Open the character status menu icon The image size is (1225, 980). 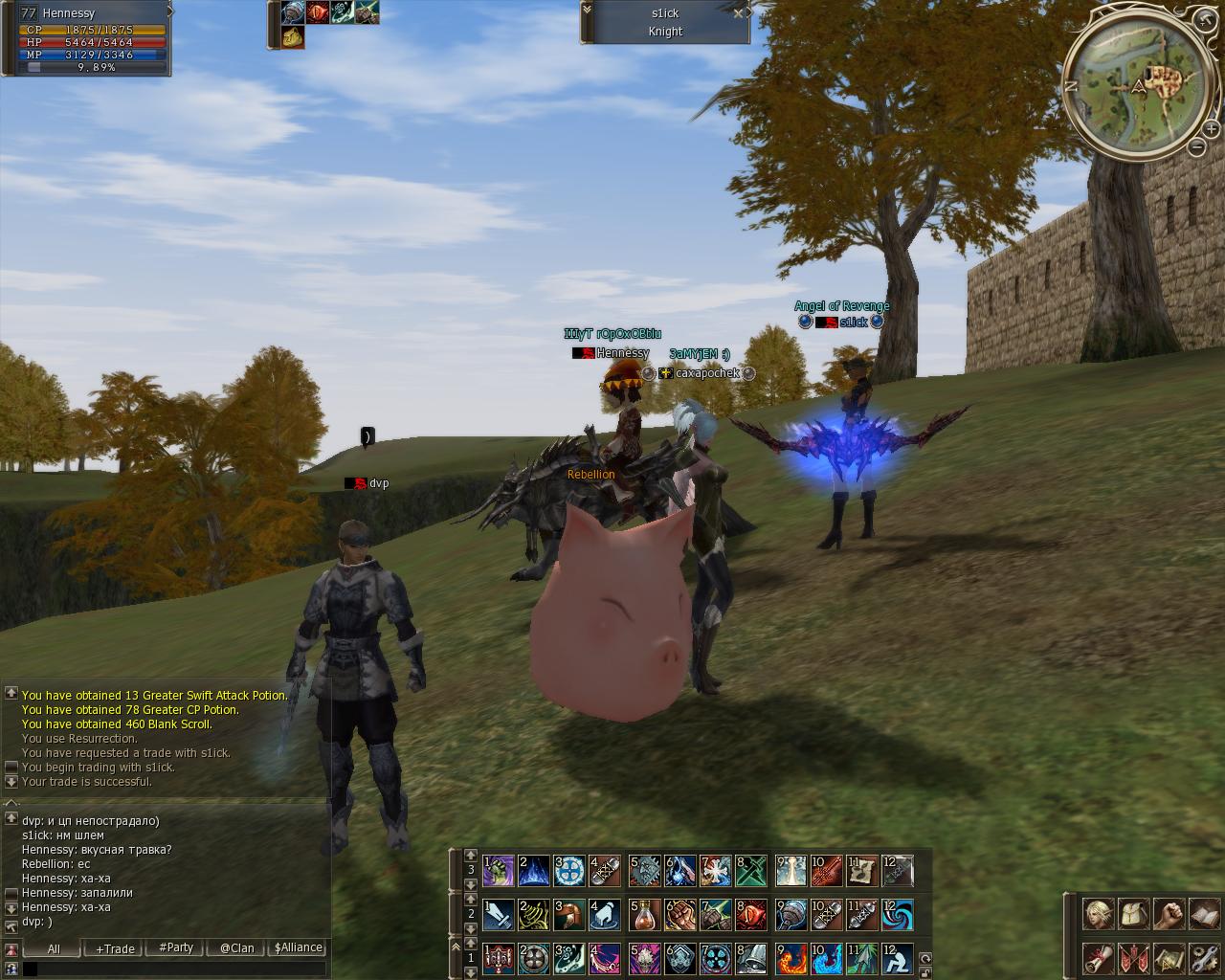point(1098,914)
